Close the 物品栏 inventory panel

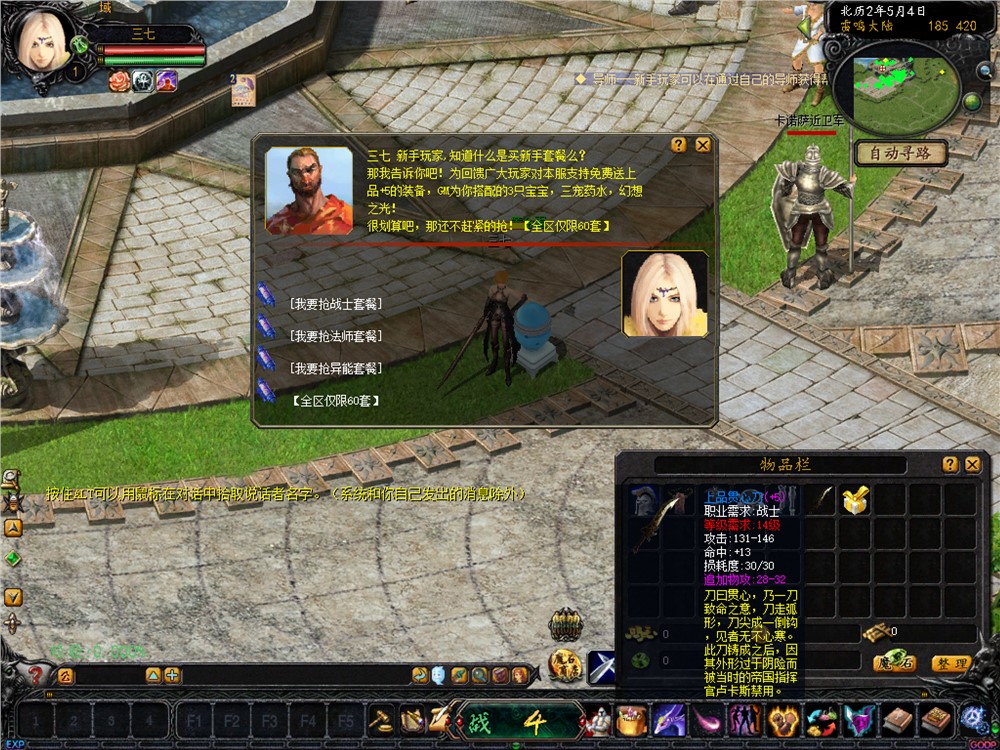coord(972,465)
